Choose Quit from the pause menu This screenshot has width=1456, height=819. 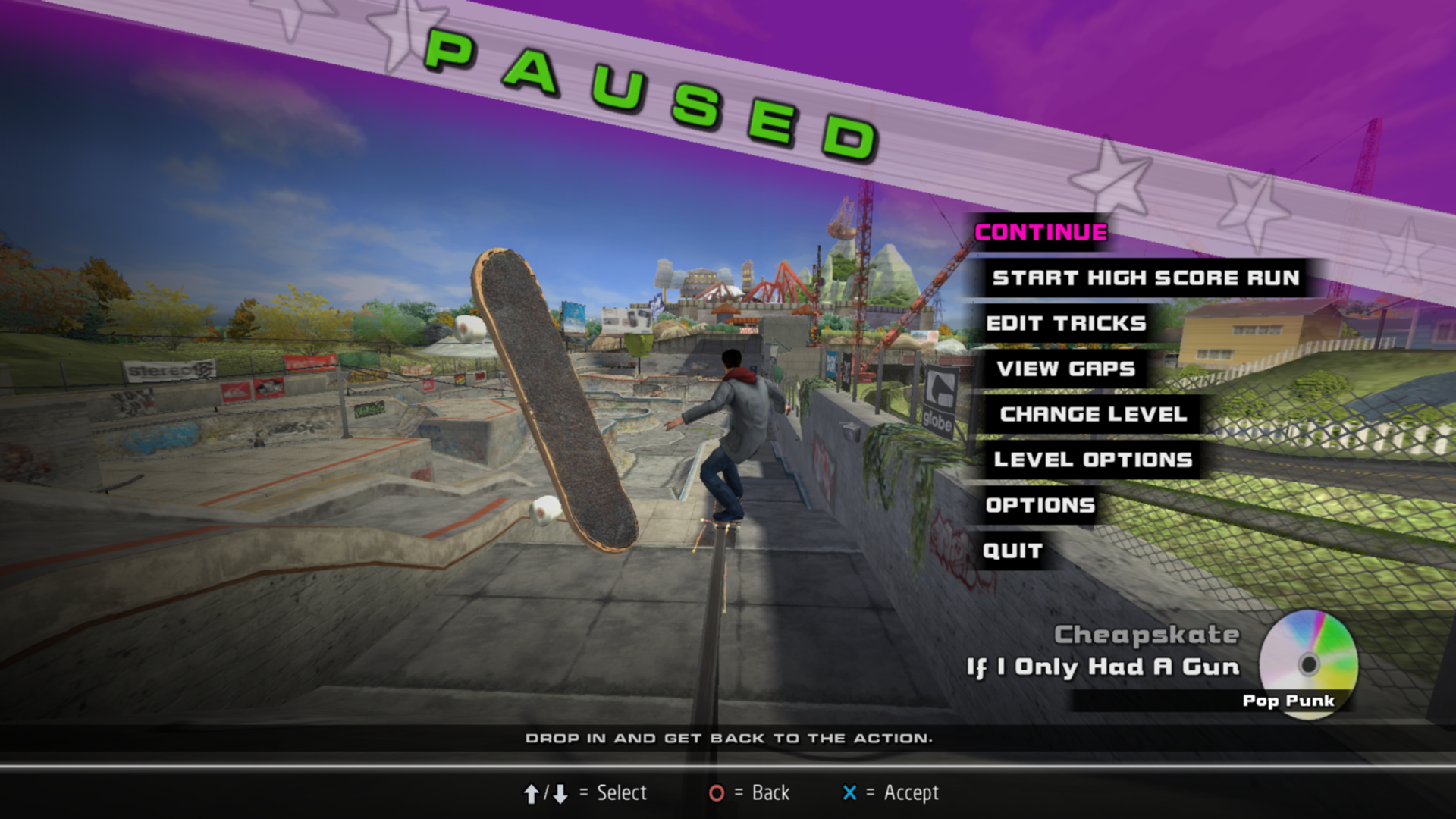(x=1012, y=551)
